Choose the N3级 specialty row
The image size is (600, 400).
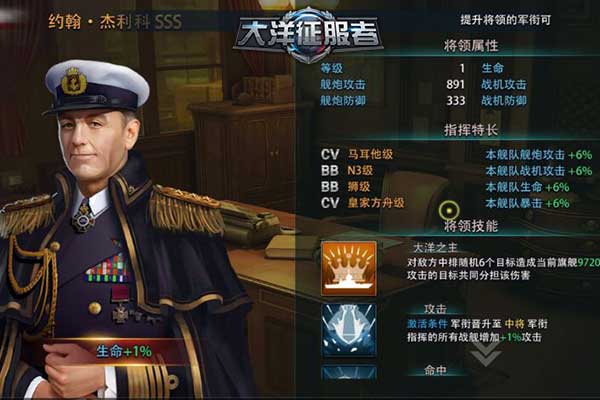tap(445, 171)
